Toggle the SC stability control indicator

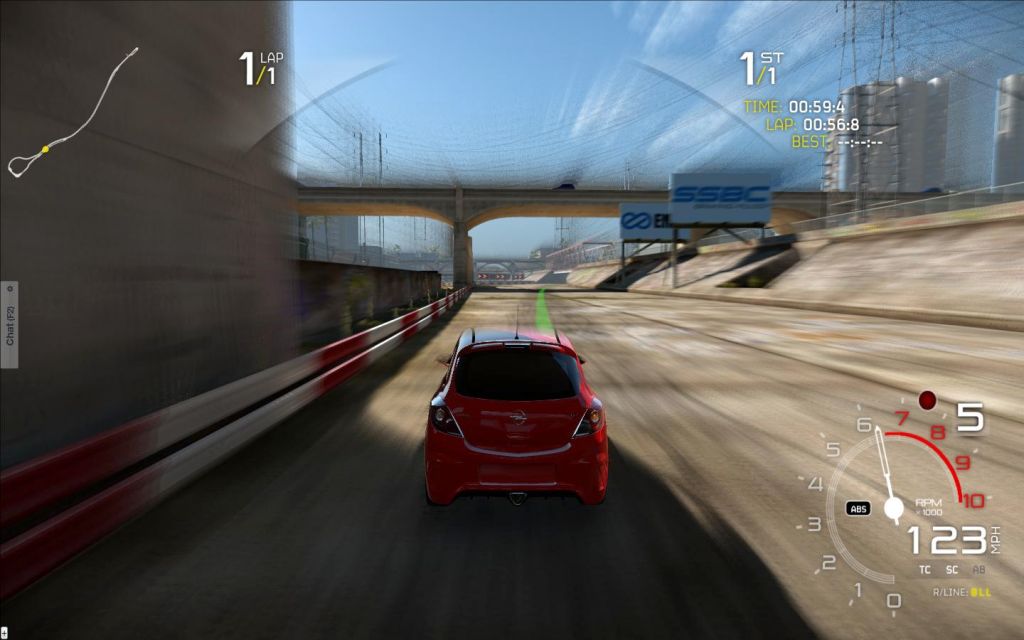(952, 570)
